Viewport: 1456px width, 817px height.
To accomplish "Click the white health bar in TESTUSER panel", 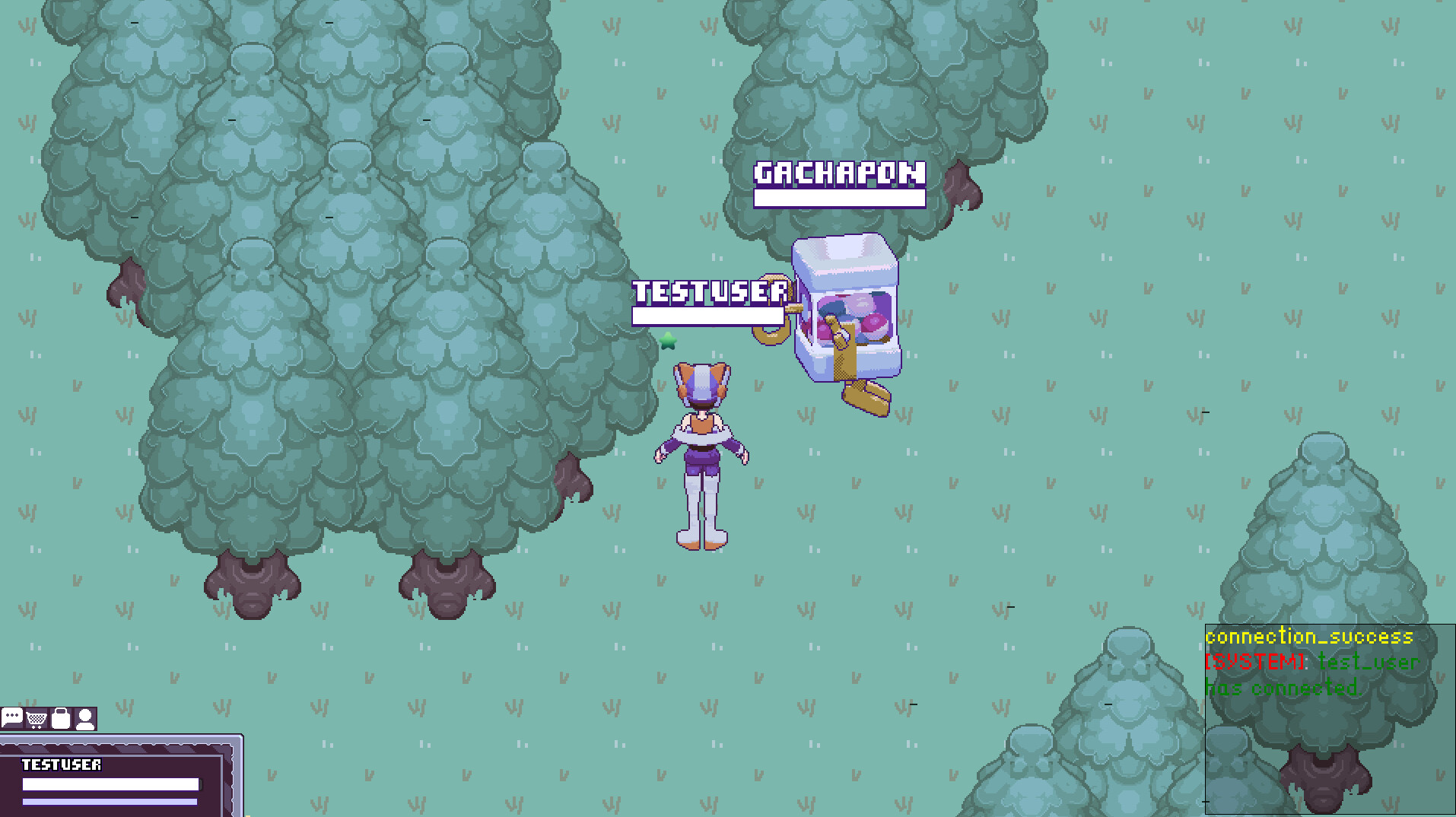I will click(x=113, y=784).
